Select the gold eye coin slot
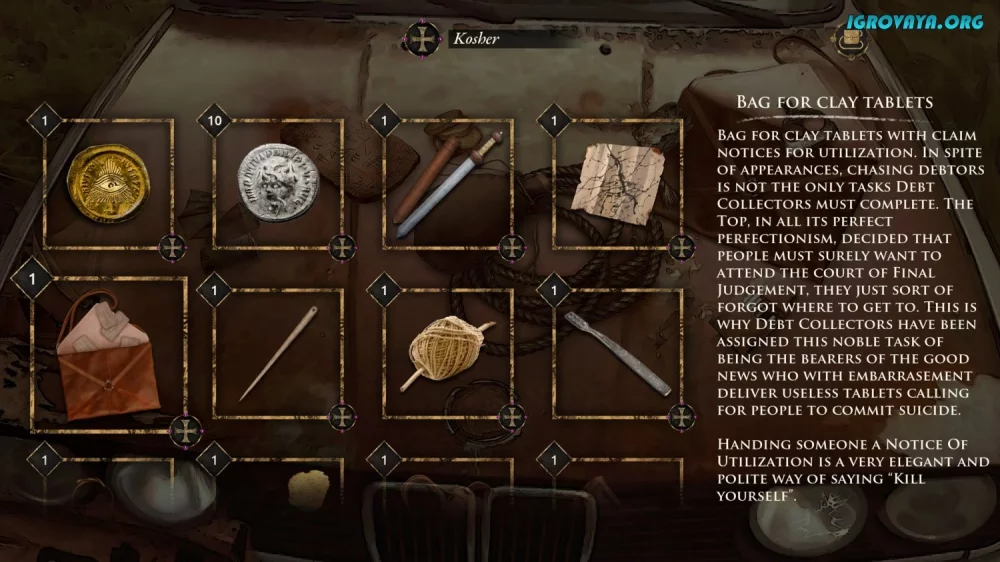The height and width of the screenshot is (562, 1000). coord(108,182)
